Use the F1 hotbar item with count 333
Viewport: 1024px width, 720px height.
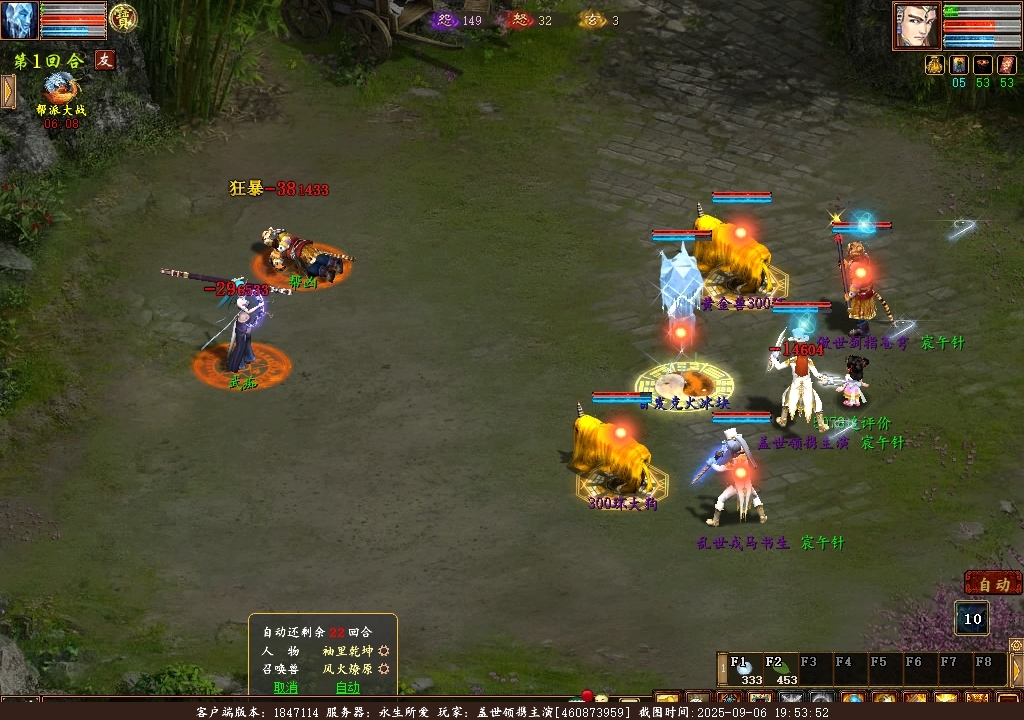744,669
